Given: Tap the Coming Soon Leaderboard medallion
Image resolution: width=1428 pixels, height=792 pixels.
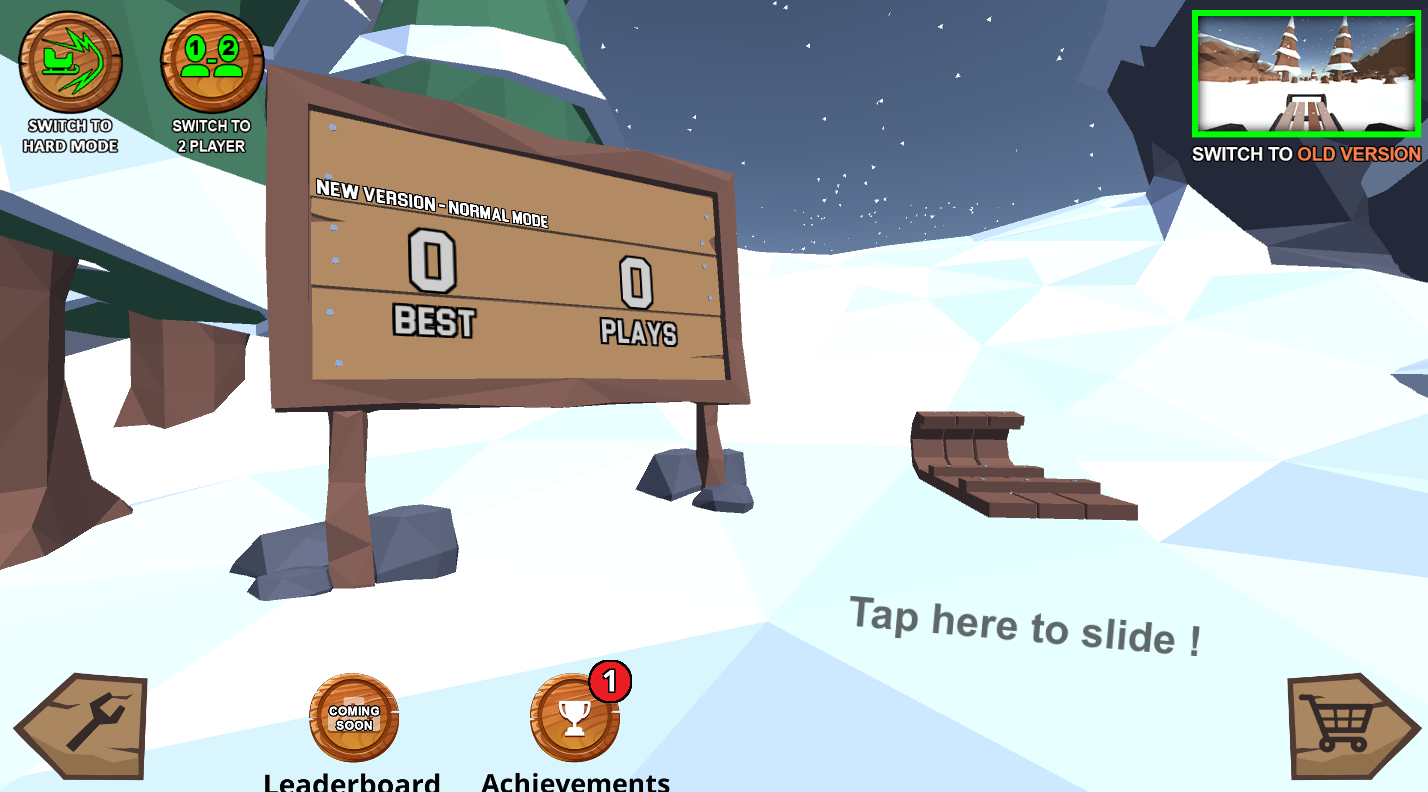Looking at the screenshot, I should (354, 716).
